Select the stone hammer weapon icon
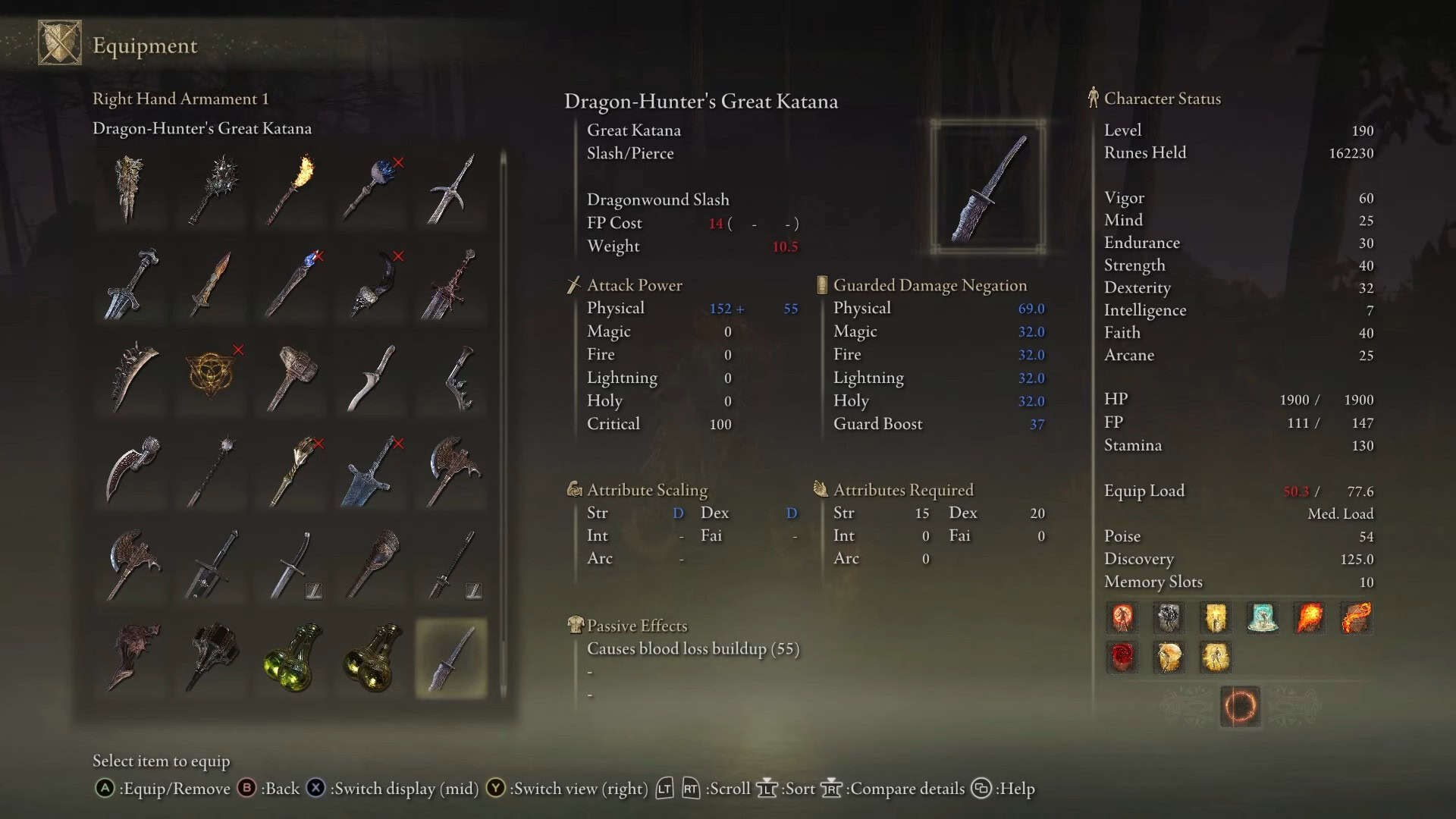This screenshot has height=819, width=1456. (x=290, y=377)
